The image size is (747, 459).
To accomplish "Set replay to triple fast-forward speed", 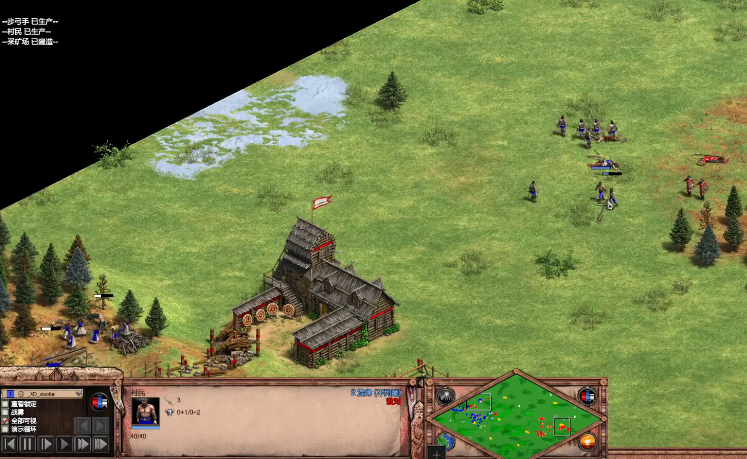I will point(101,443).
